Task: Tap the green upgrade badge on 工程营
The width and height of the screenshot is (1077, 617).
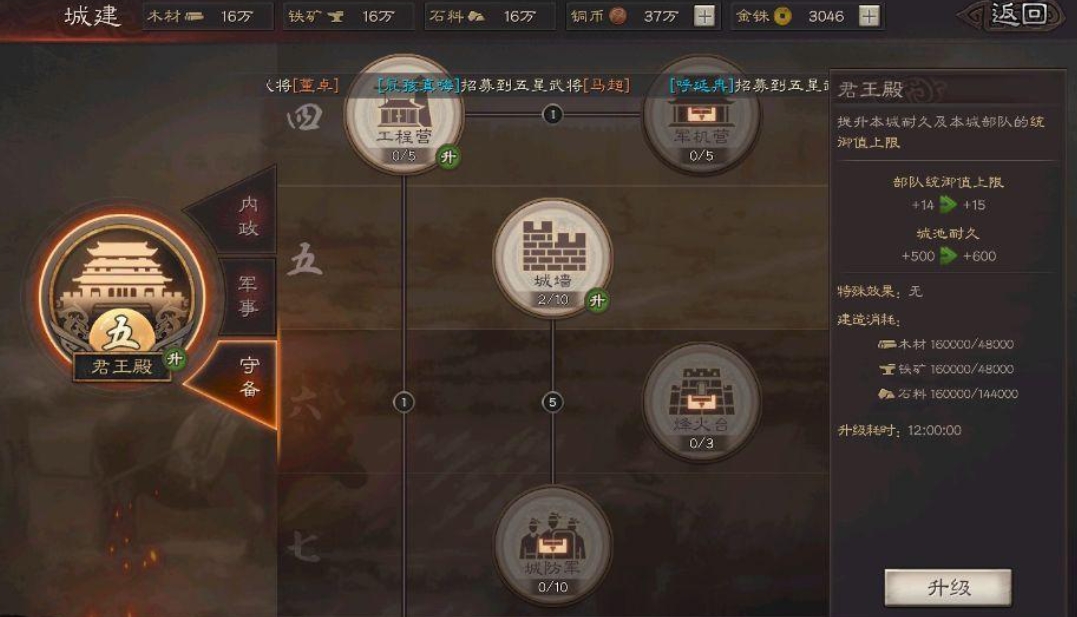Action: [449, 156]
